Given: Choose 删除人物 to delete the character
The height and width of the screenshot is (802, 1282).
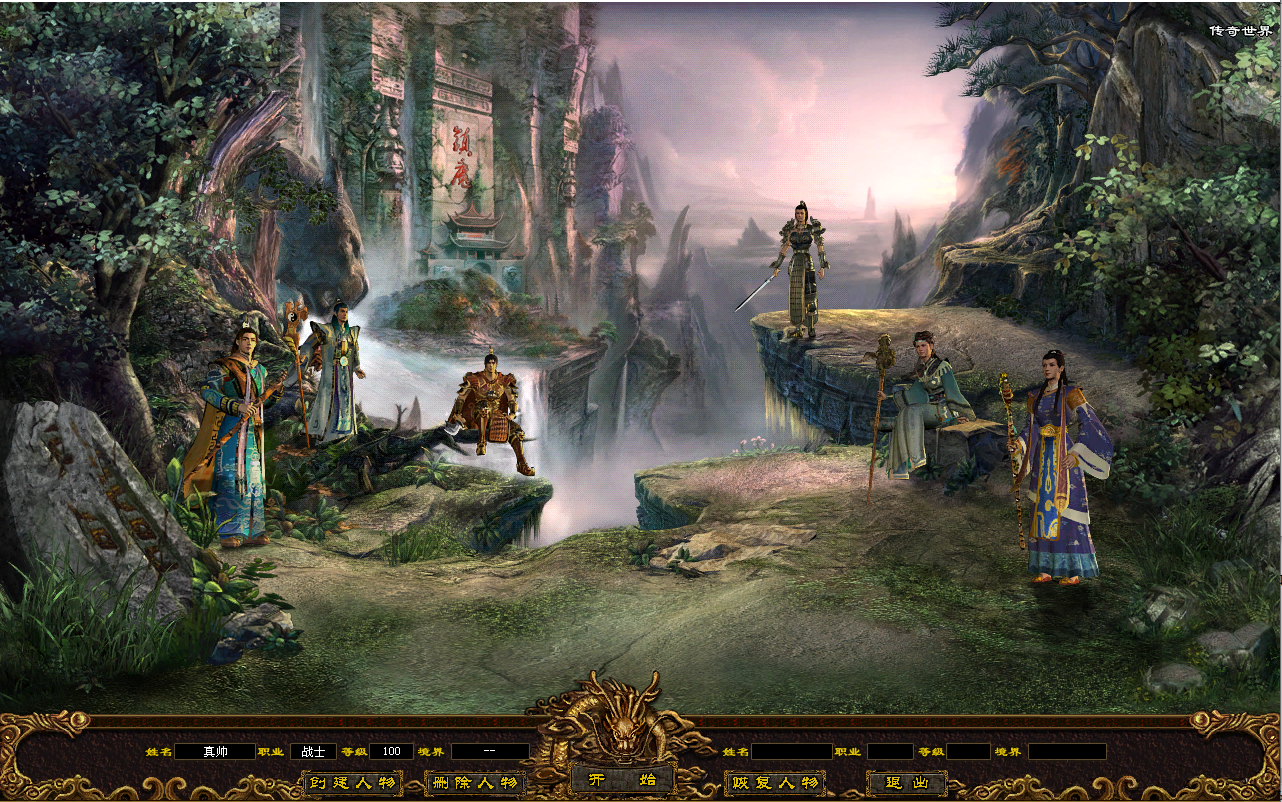Looking at the screenshot, I should click(x=475, y=783).
